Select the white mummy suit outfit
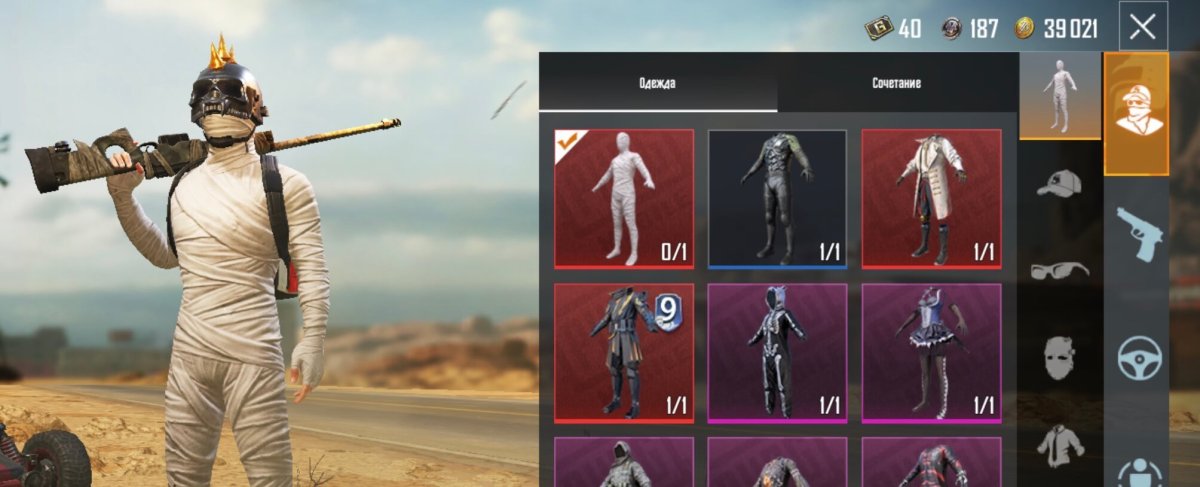This screenshot has height=487, width=1200. coord(624,199)
